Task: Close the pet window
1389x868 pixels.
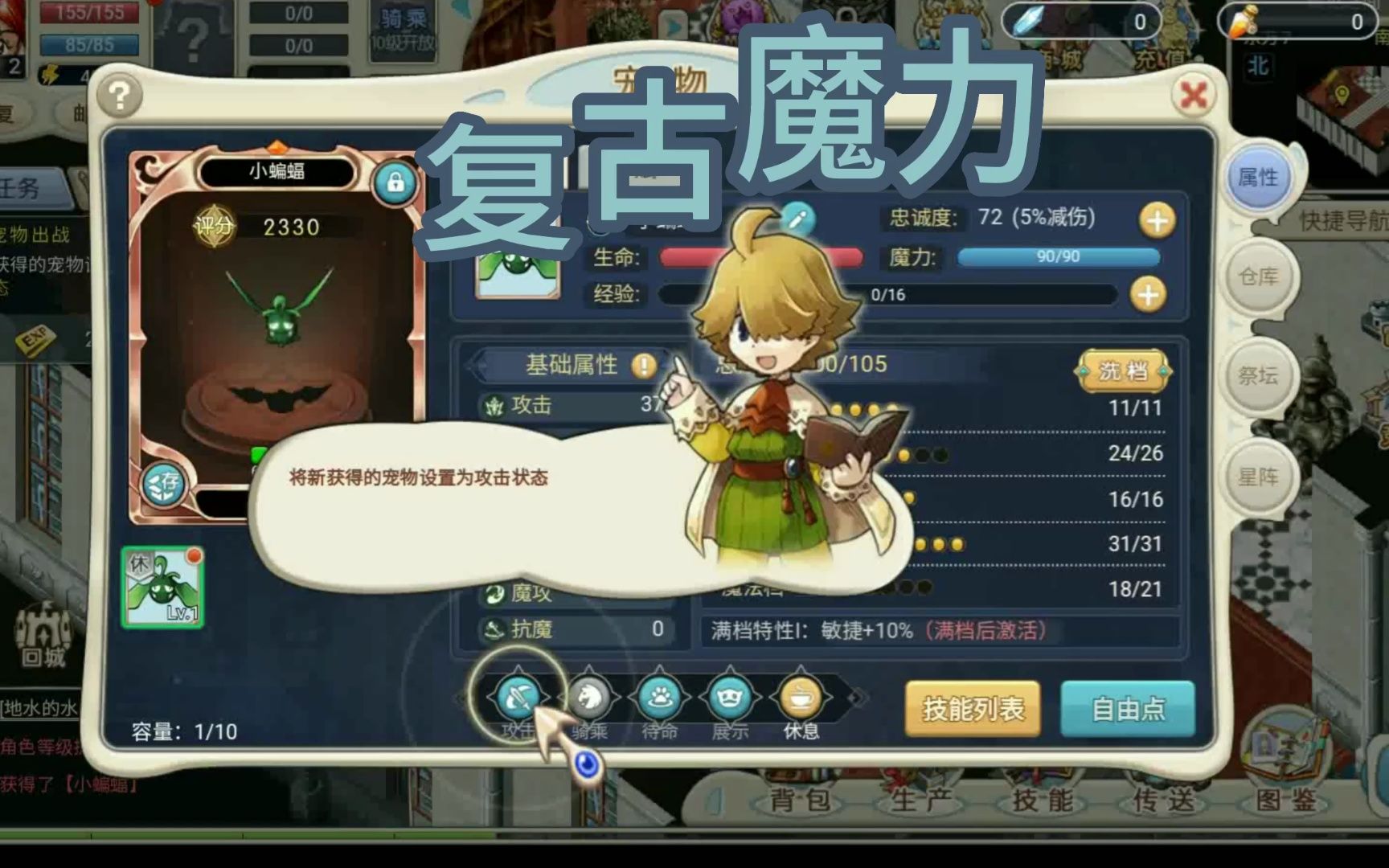Action: pos(1193,96)
